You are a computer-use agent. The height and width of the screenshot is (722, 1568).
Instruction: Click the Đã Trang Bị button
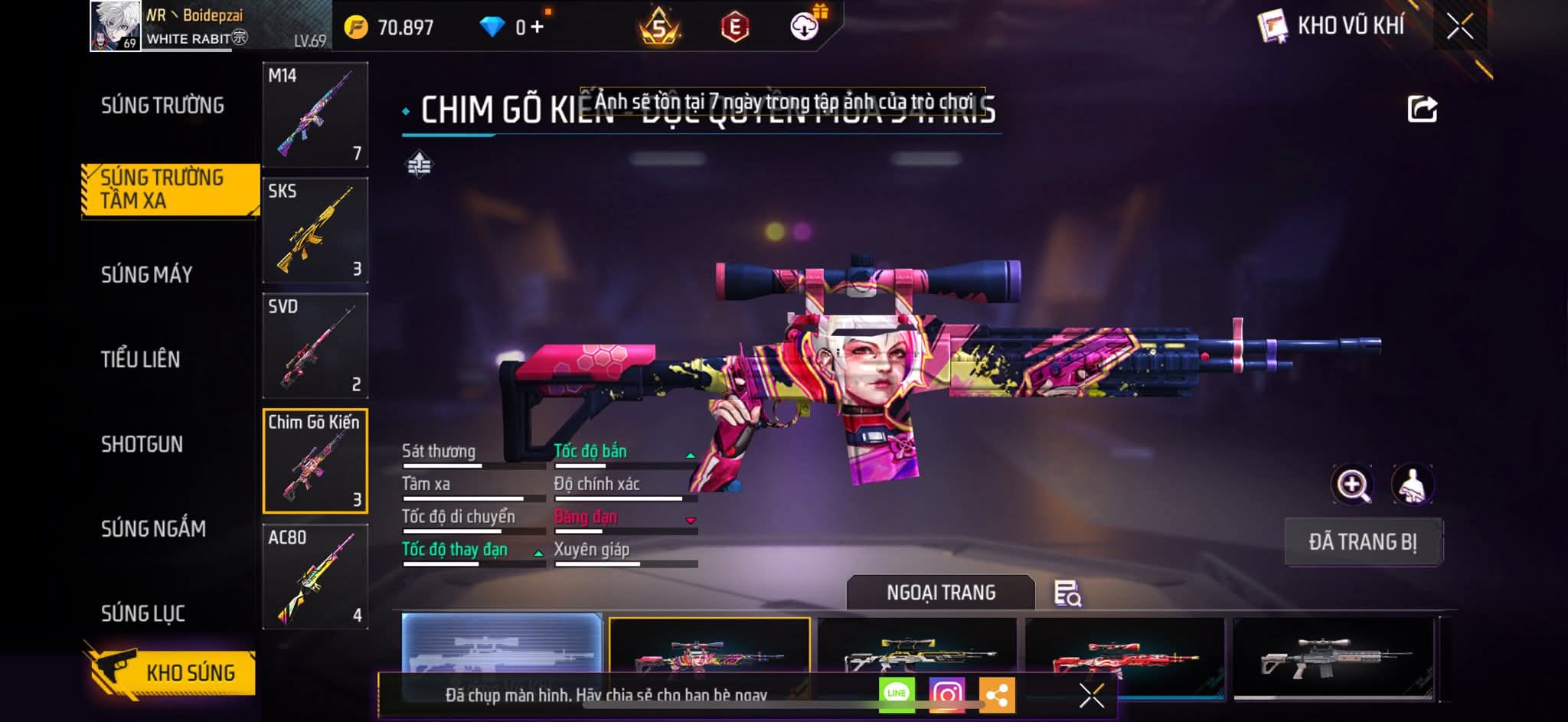pos(1362,542)
